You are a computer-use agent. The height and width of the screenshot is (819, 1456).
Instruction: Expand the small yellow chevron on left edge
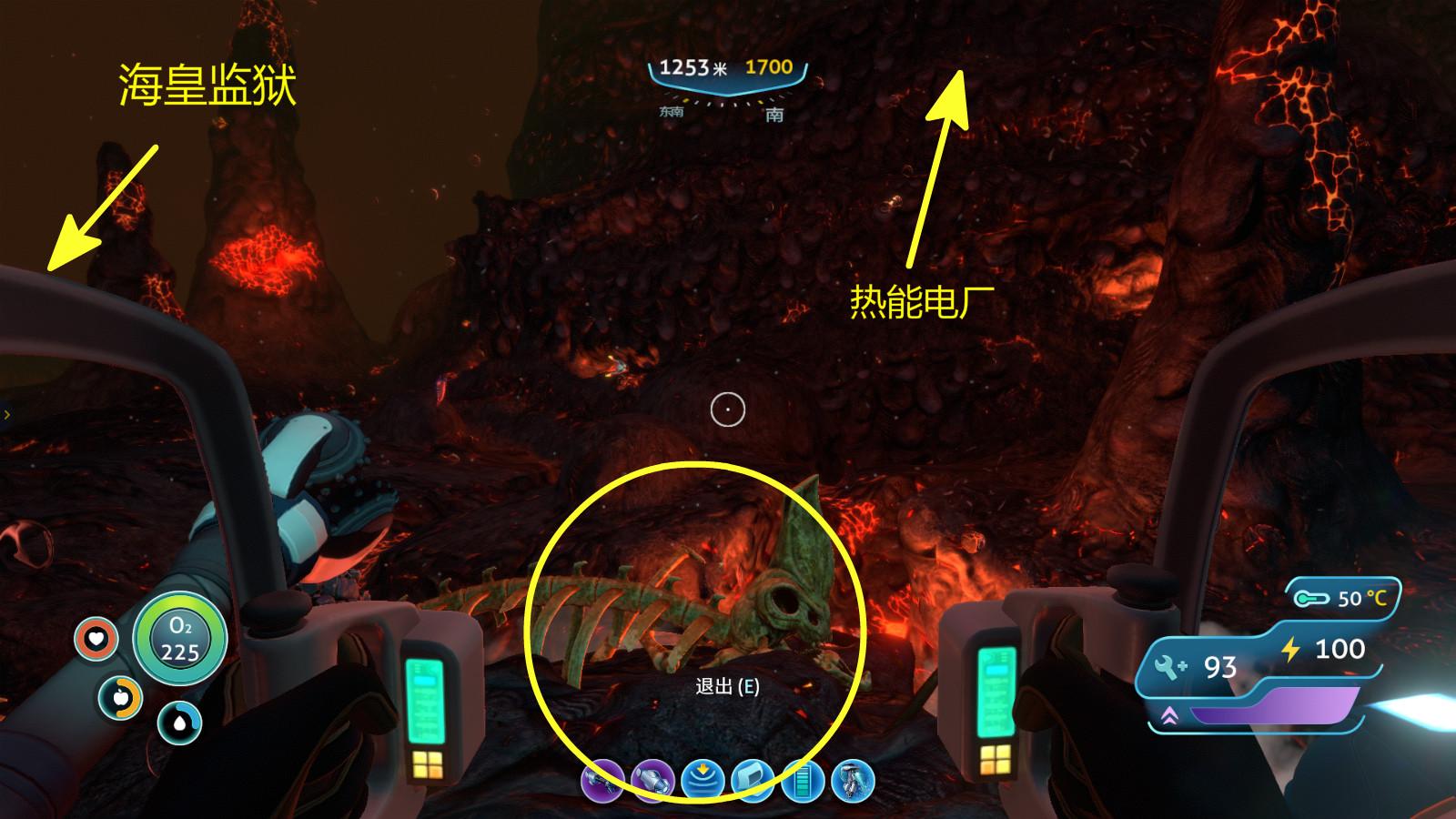7,415
